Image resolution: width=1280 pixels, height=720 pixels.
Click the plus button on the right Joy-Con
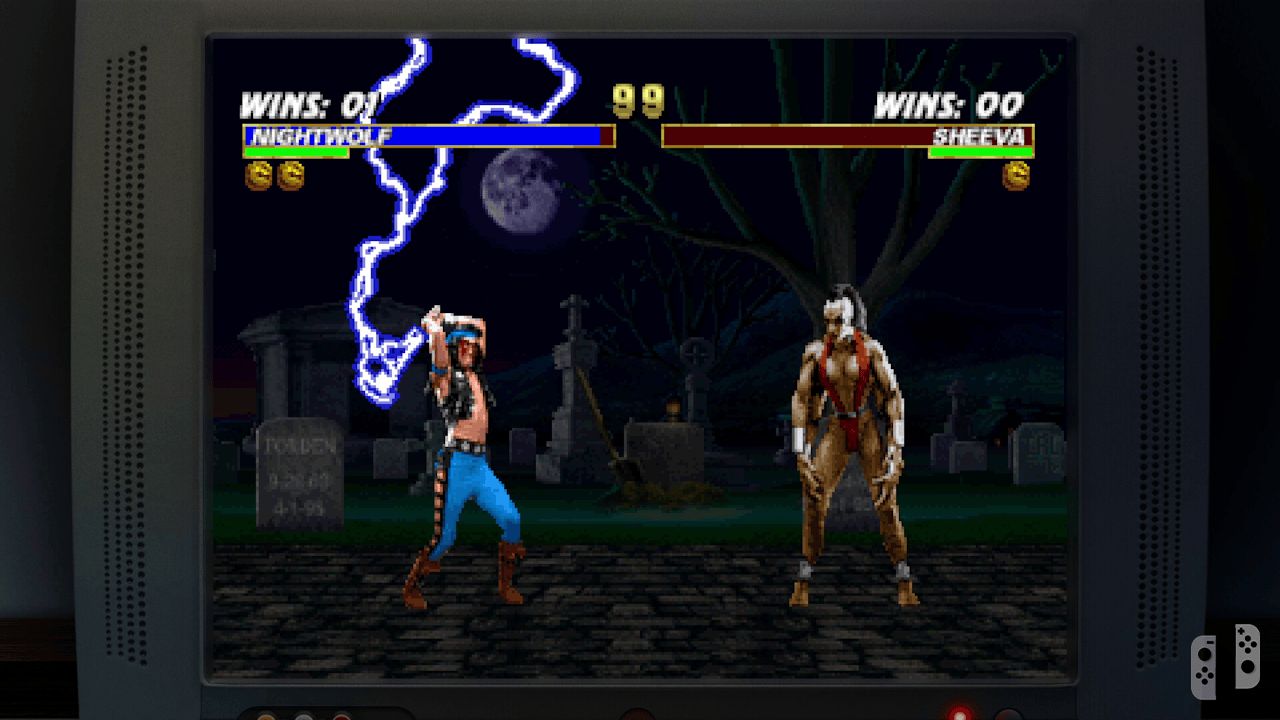click(1241, 631)
